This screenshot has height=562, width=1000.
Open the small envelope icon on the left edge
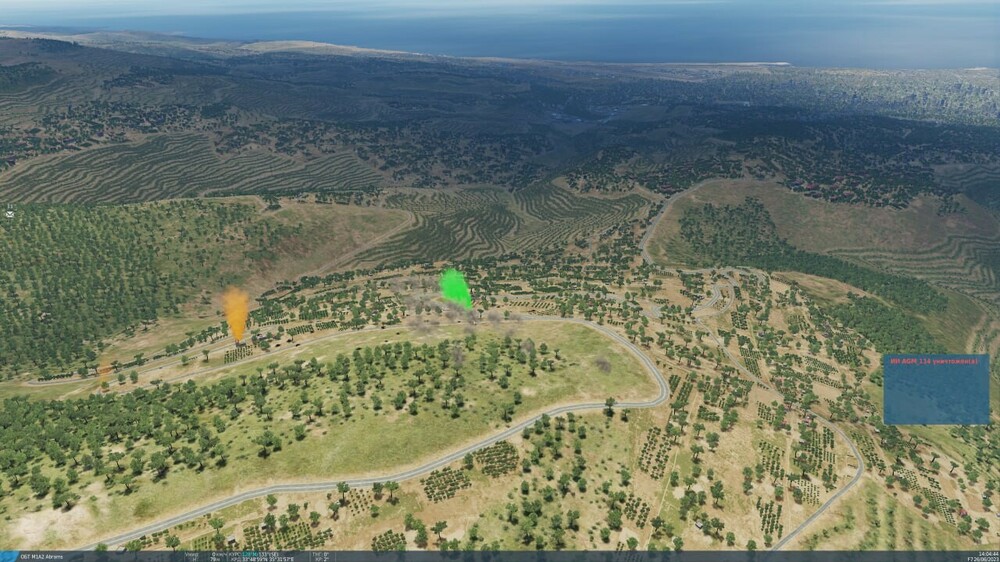(9, 213)
